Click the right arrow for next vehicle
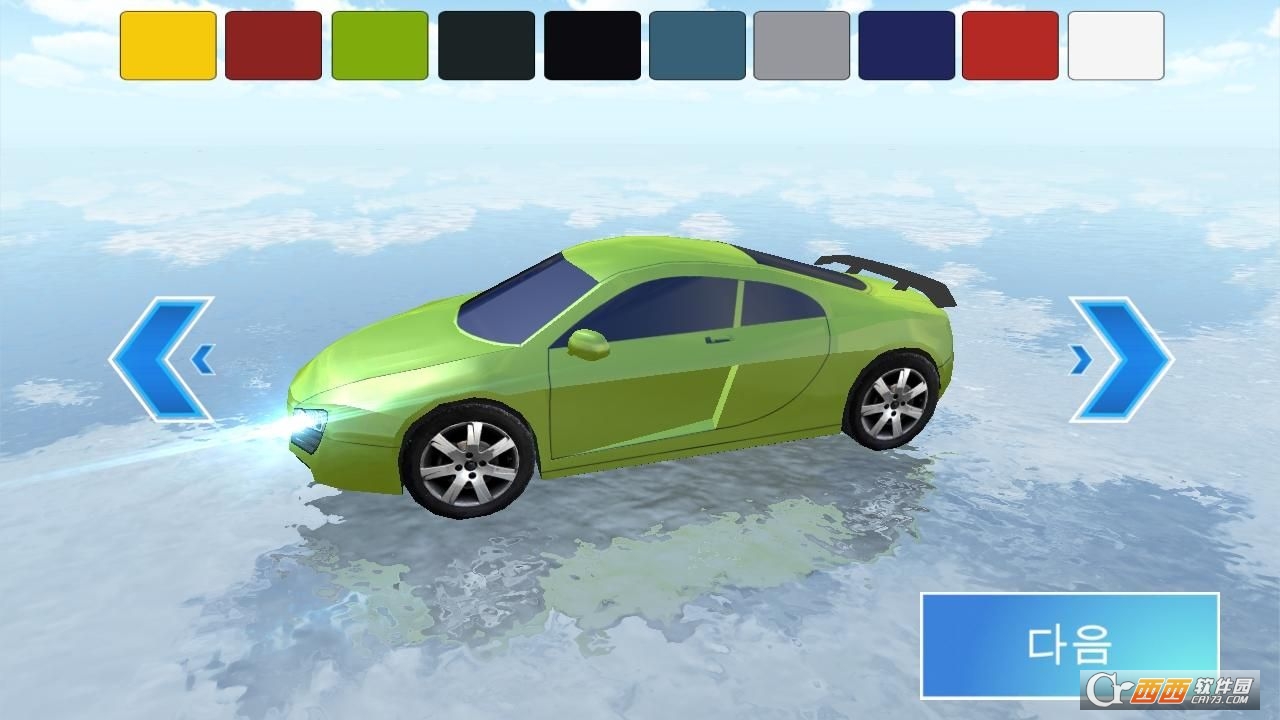 coord(1118,355)
